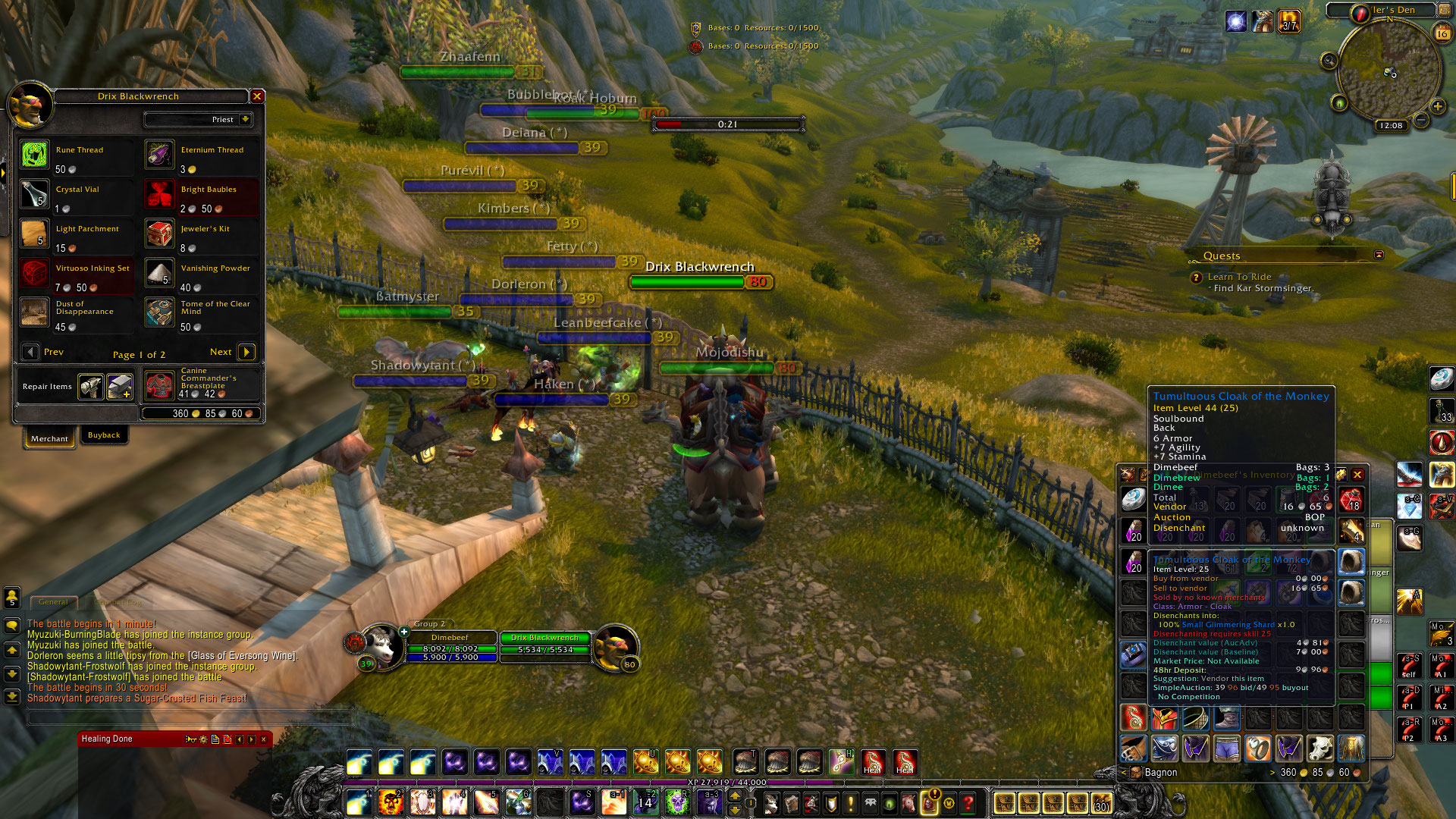Open the minimap
Viewport: 1456px width, 819px height.
pyautogui.click(x=1389, y=72)
